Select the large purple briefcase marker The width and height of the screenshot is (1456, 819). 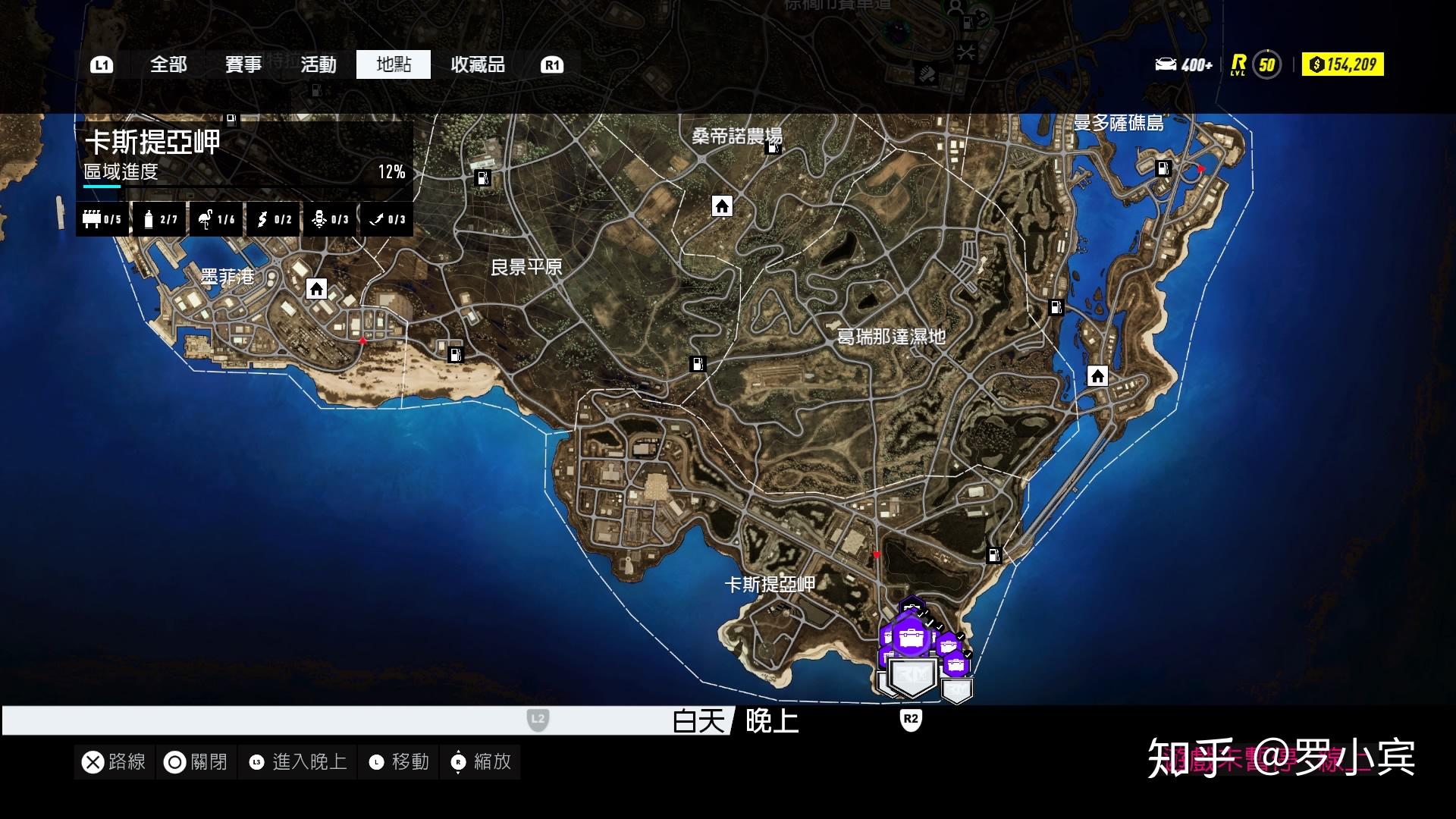(911, 637)
